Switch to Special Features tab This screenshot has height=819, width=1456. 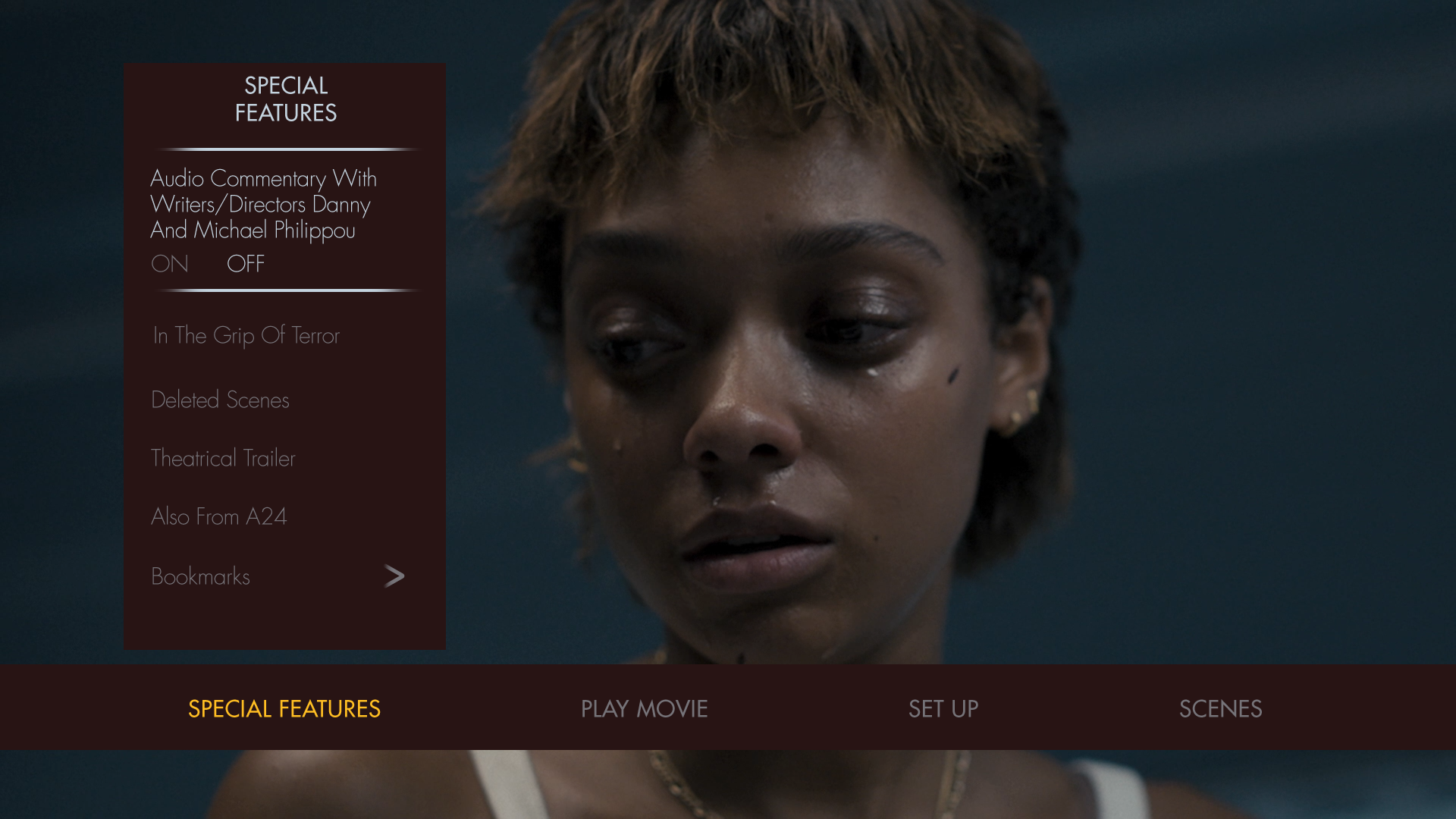284,708
